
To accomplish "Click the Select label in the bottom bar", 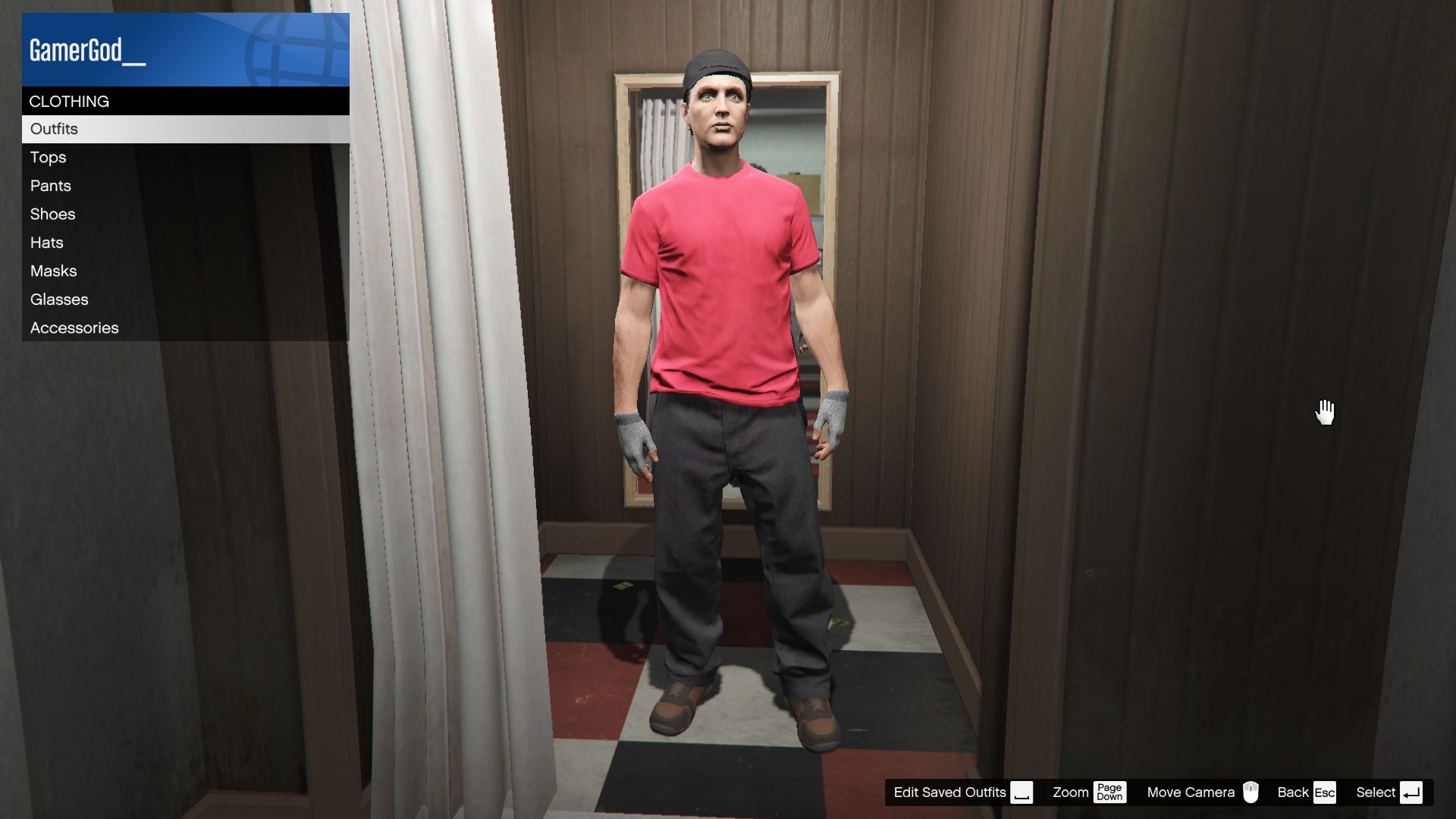I will (x=1374, y=792).
